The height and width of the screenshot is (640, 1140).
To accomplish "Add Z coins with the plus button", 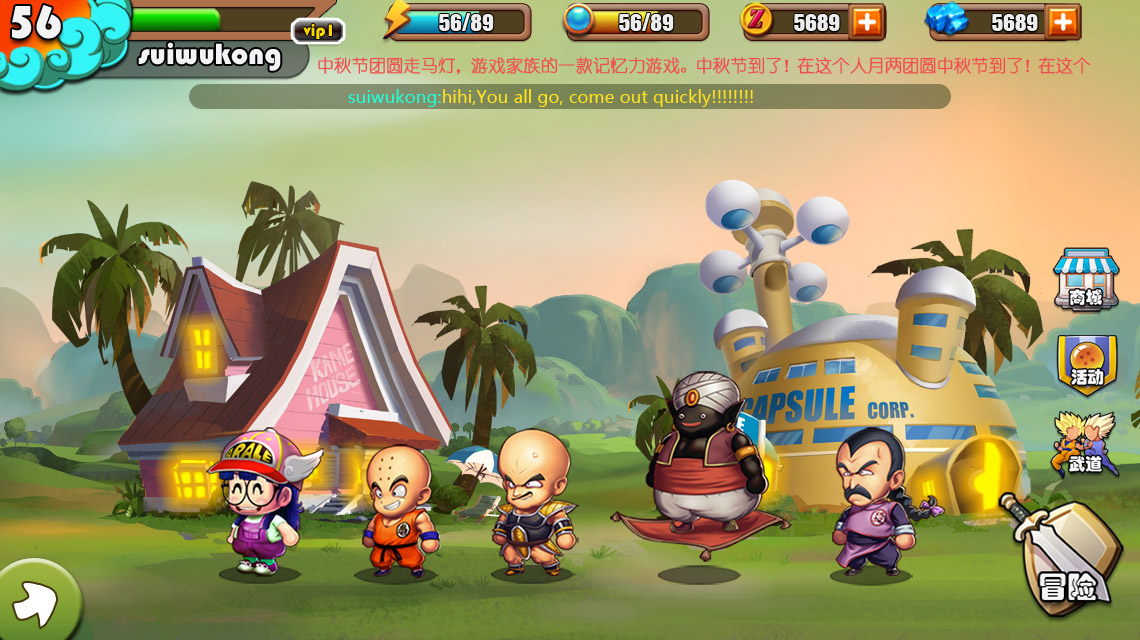I will [866, 22].
